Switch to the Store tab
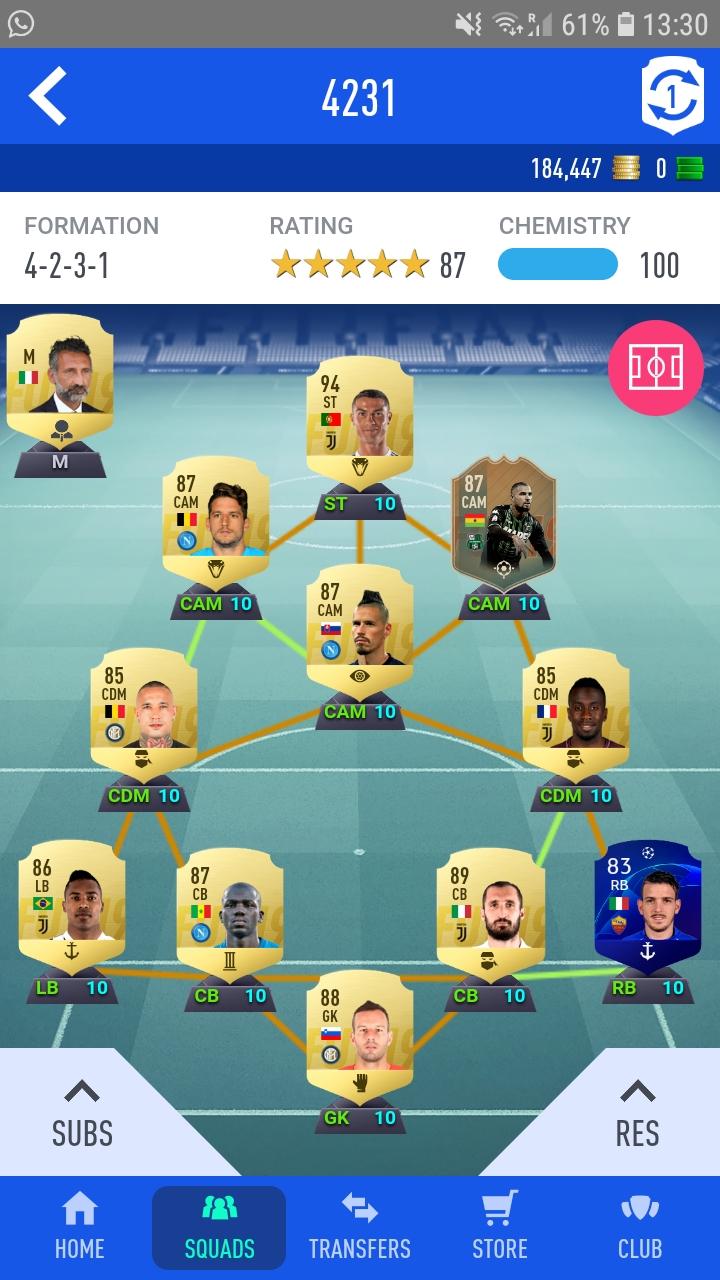 [x=499, y=1227]
